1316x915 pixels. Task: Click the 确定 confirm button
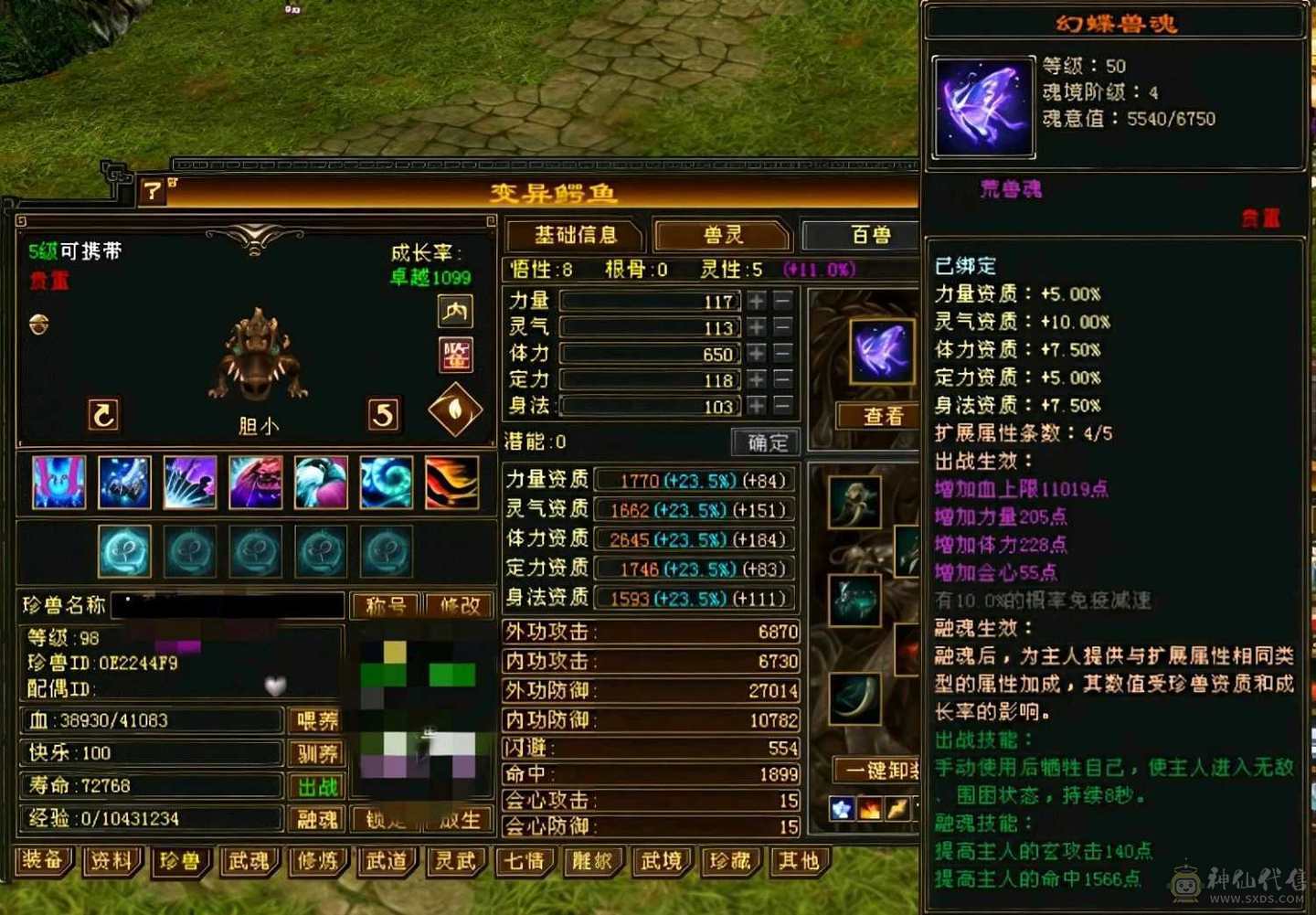tap(766, 442)
